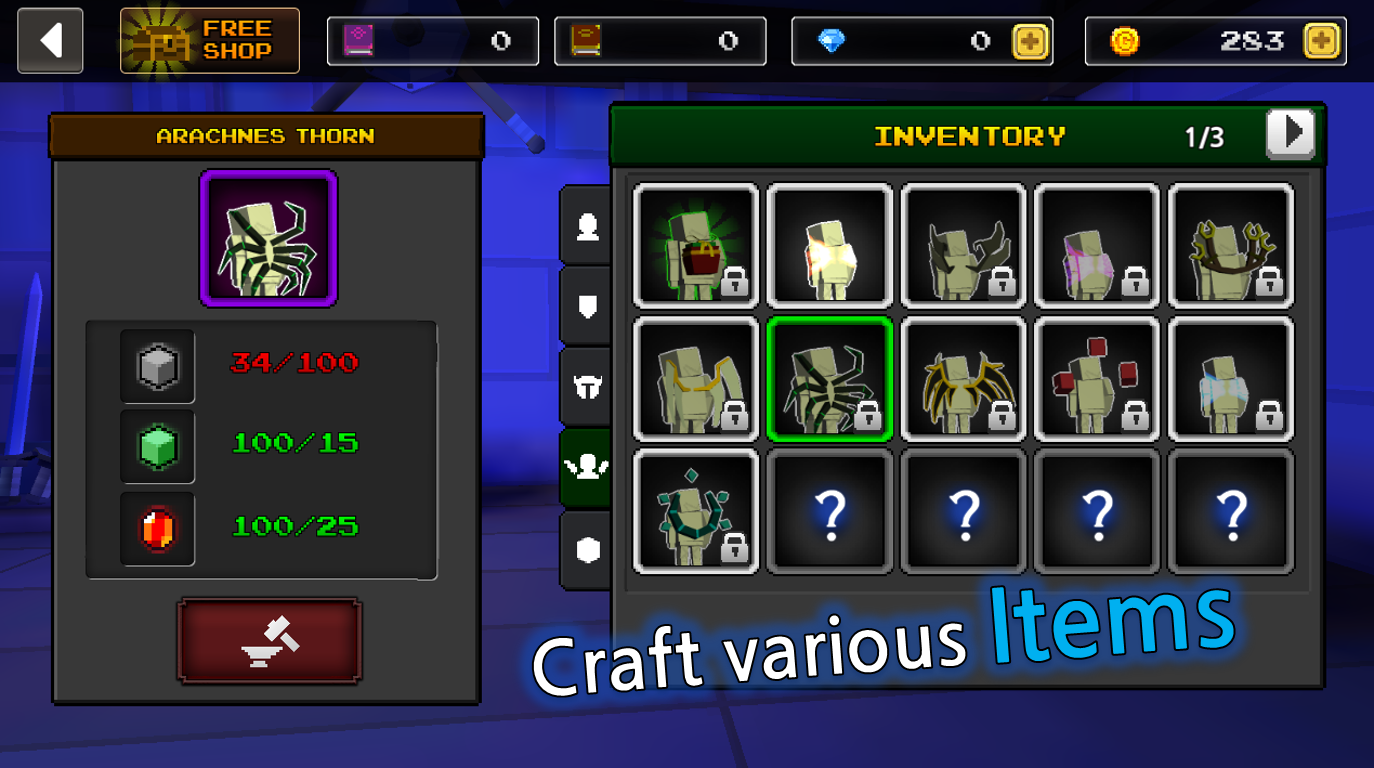Select the locked treasure chest armor item
Viewport: 1374px width, 768px height.
coord(695,245)
